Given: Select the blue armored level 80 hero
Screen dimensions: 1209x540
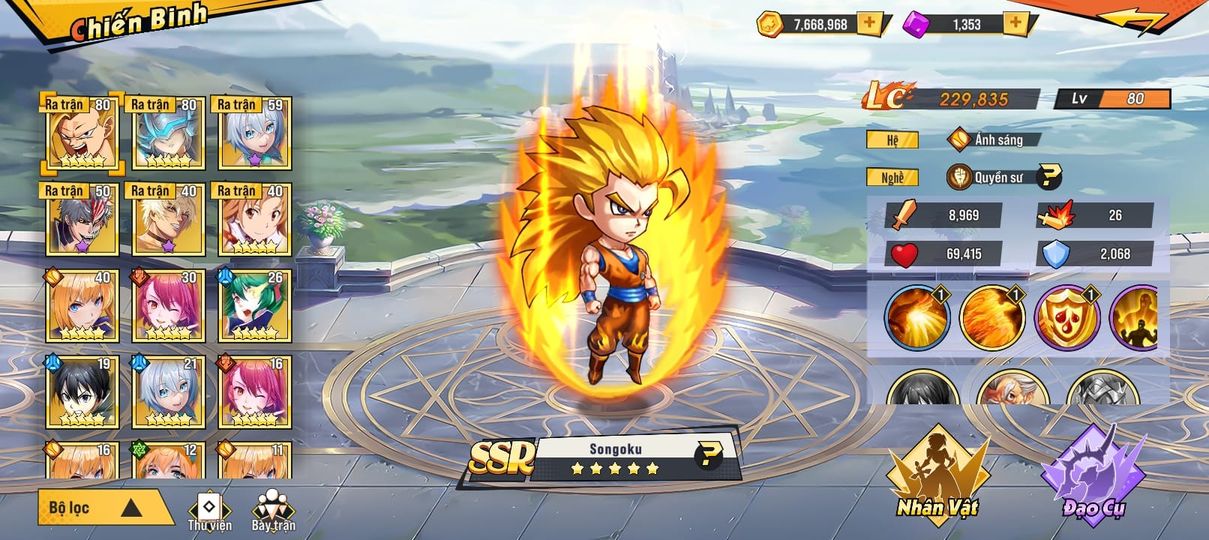Looking at the screenshot, I should pyautogui.click(x=167, y=133).
